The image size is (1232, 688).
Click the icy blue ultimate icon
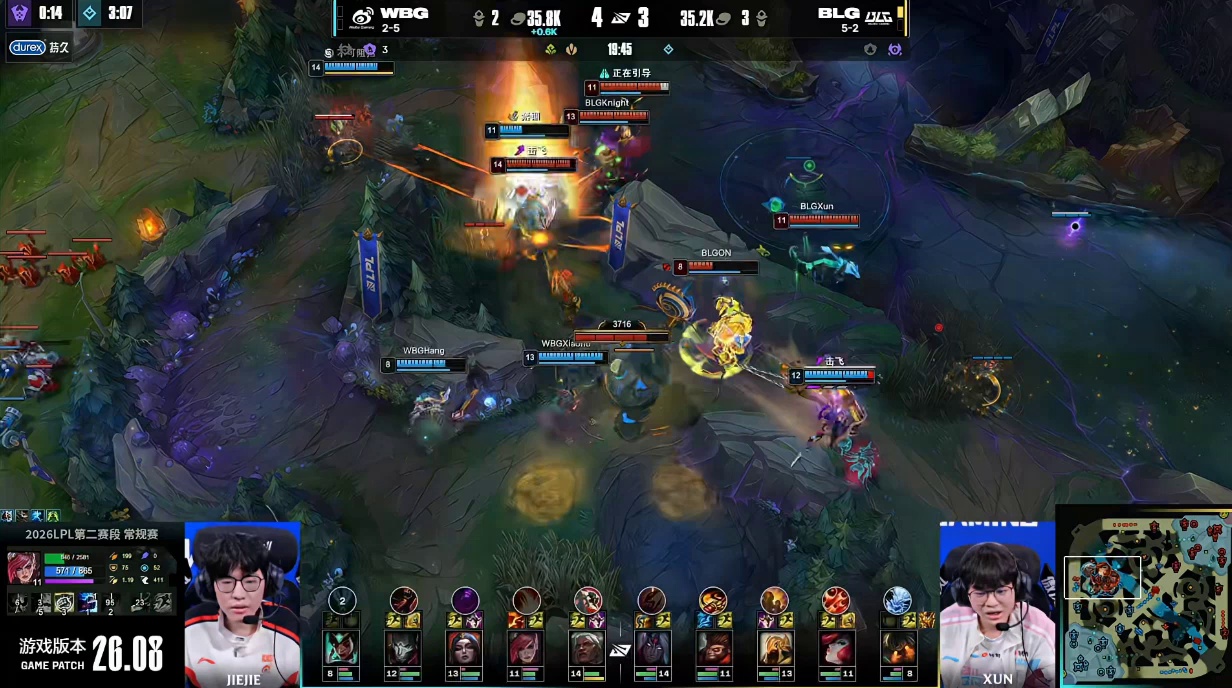(x=897, y=600)
